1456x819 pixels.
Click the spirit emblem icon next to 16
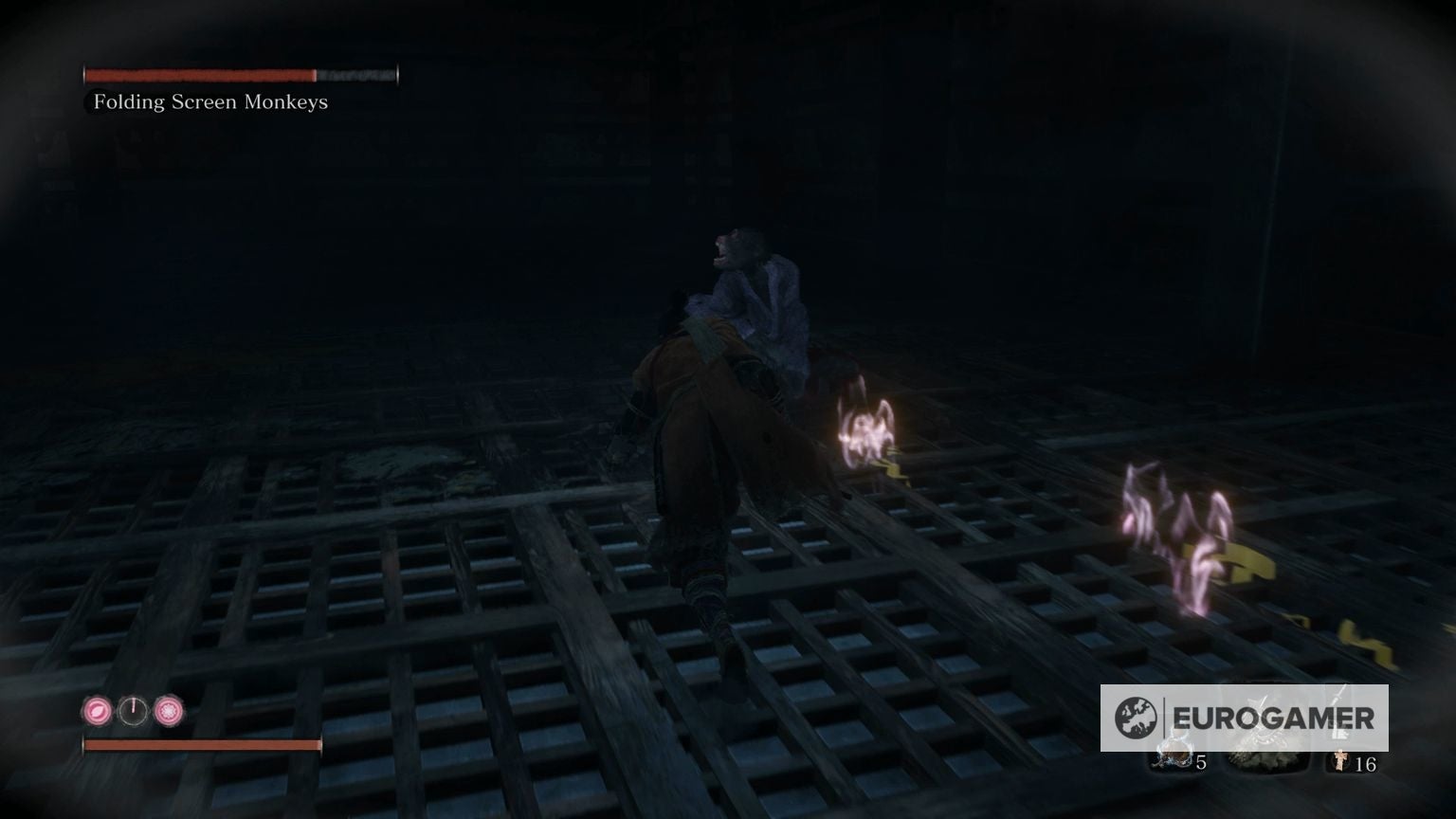(1339, 760)
